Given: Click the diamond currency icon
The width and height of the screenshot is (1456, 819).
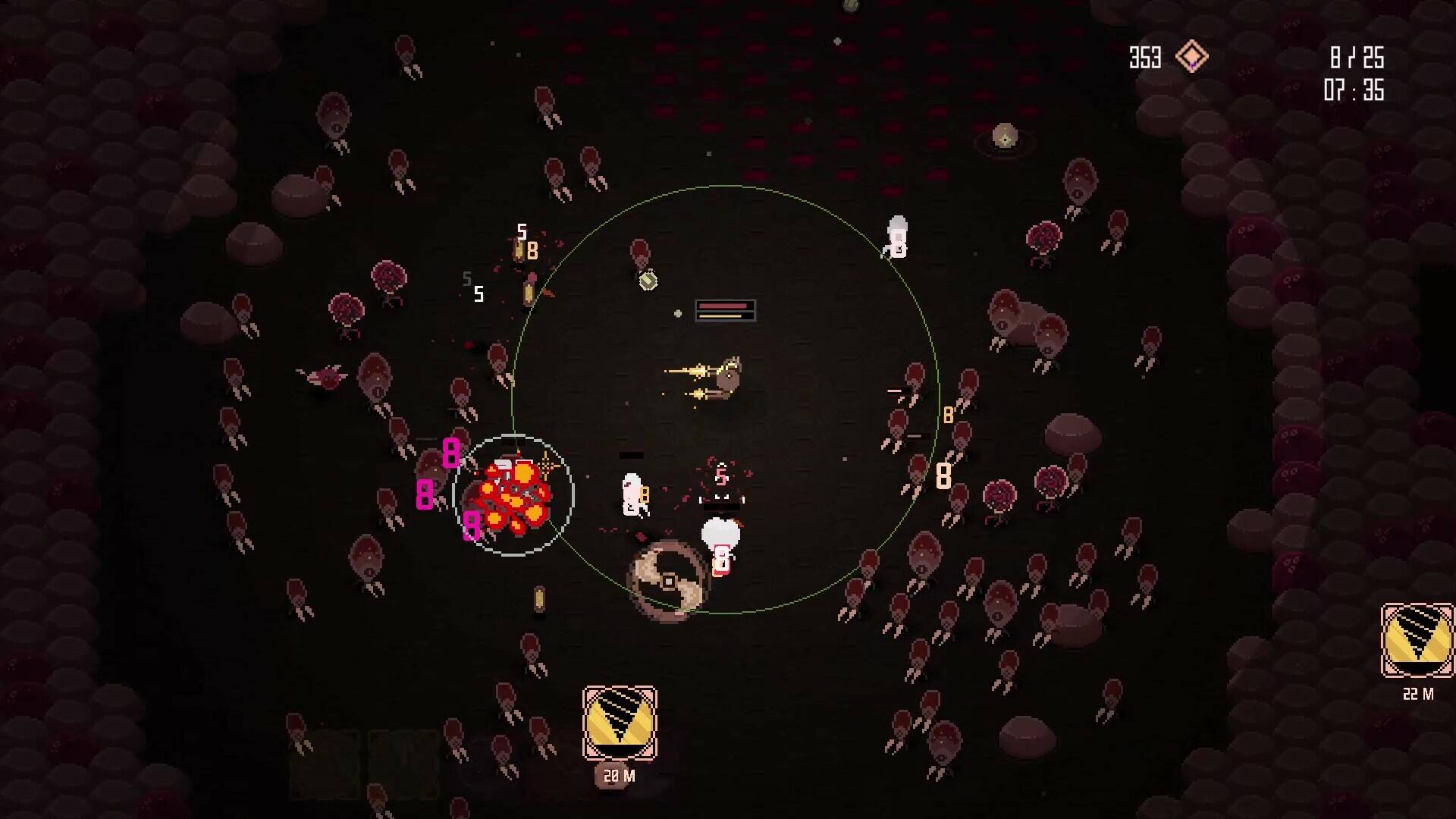Looking at the screenshot, I should tap(1191, 57).
